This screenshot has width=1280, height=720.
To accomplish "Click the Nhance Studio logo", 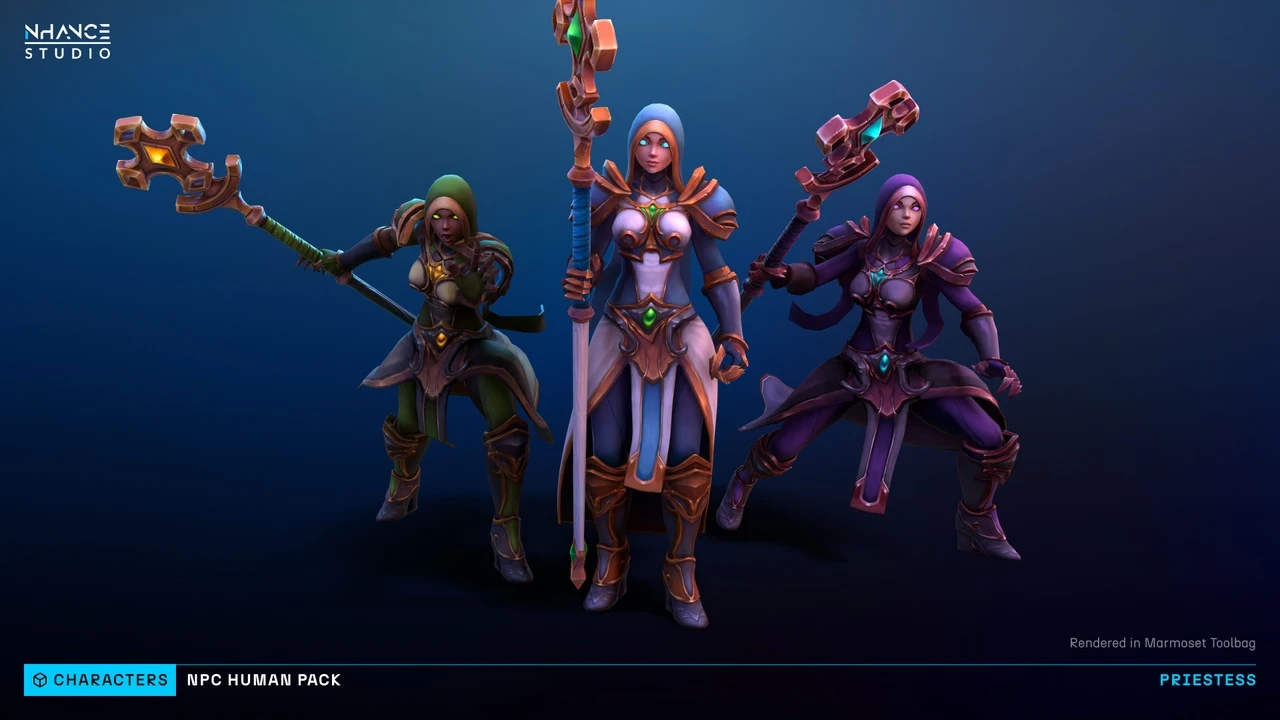I will (67, 42).
